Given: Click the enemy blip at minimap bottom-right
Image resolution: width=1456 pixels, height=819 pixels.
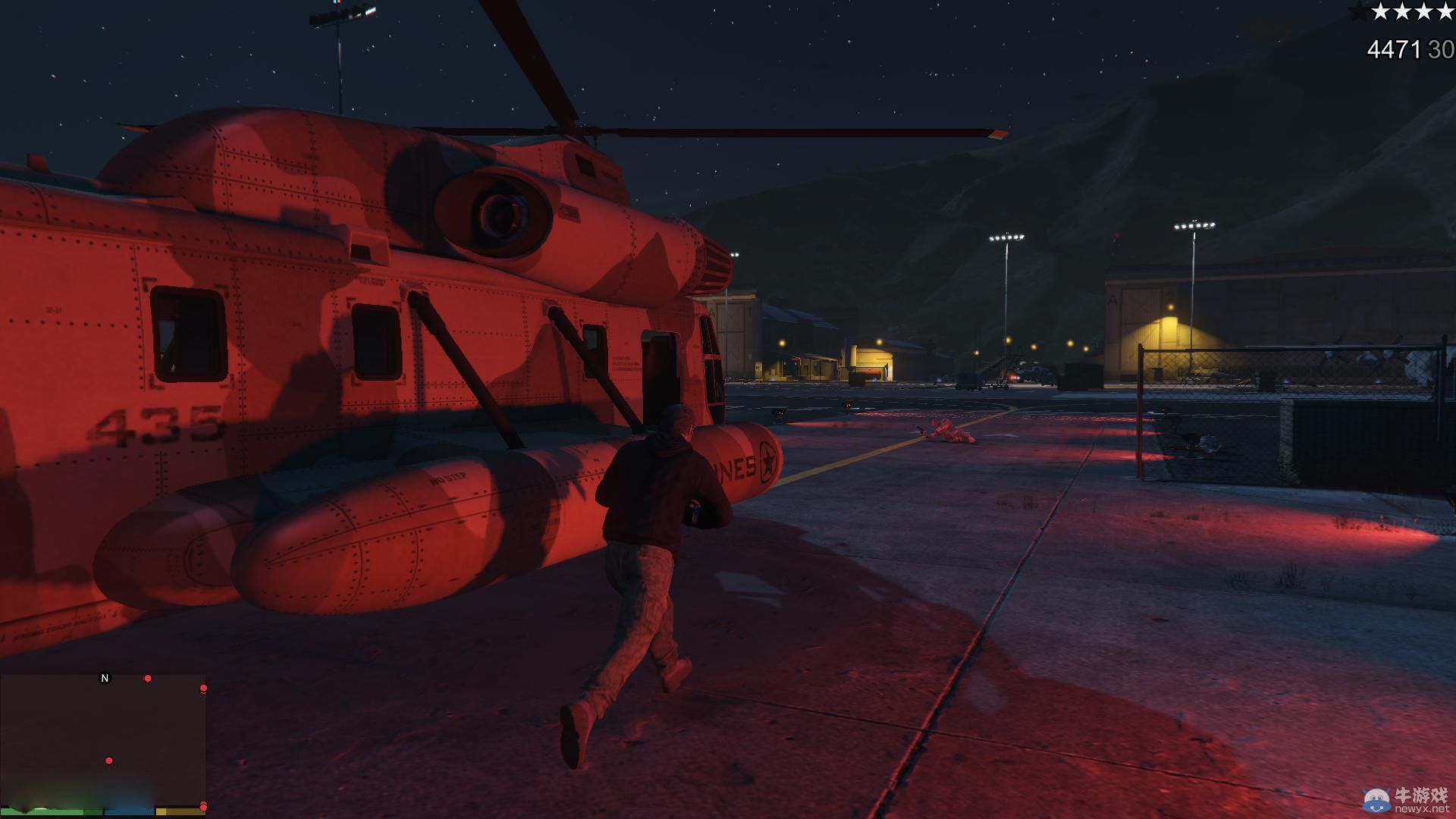Looking at the screenshot, I should 203,808.
